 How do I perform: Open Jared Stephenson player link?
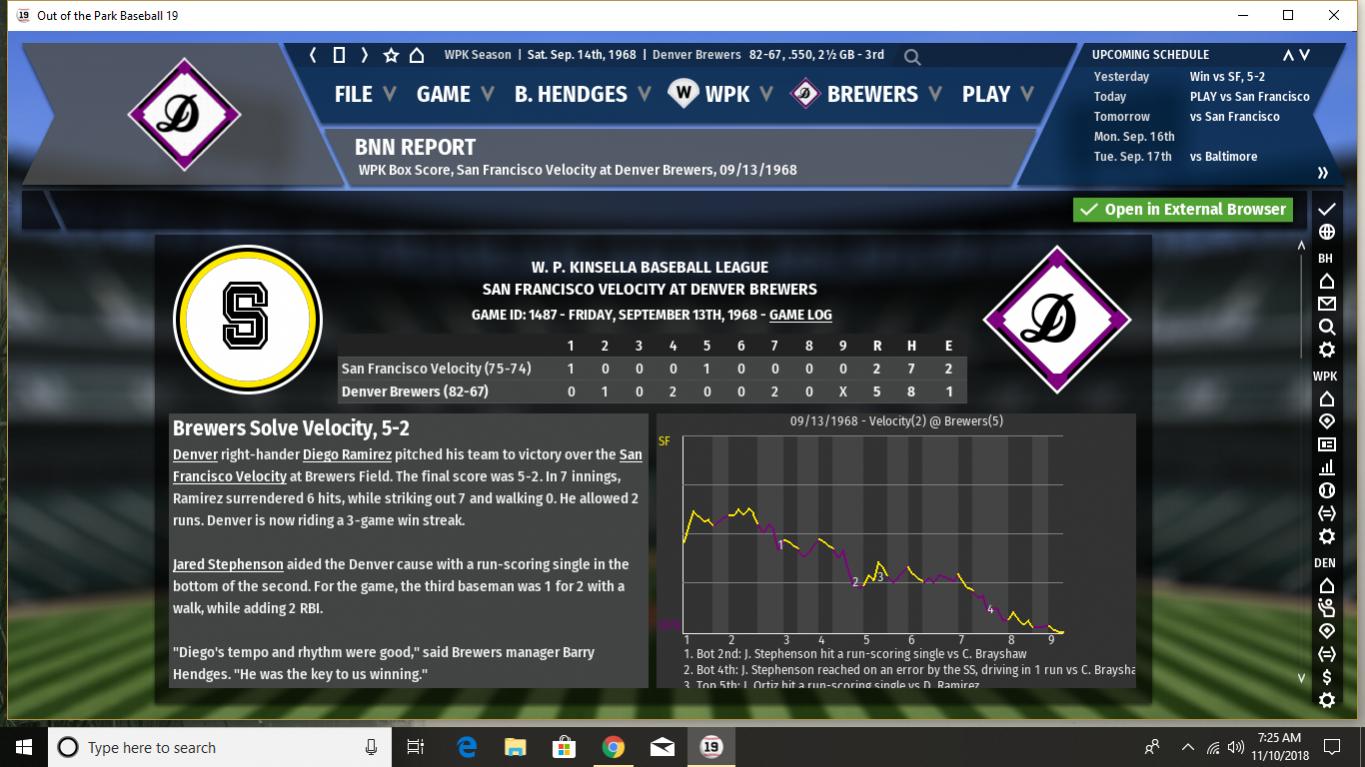[x=228, y=564]
